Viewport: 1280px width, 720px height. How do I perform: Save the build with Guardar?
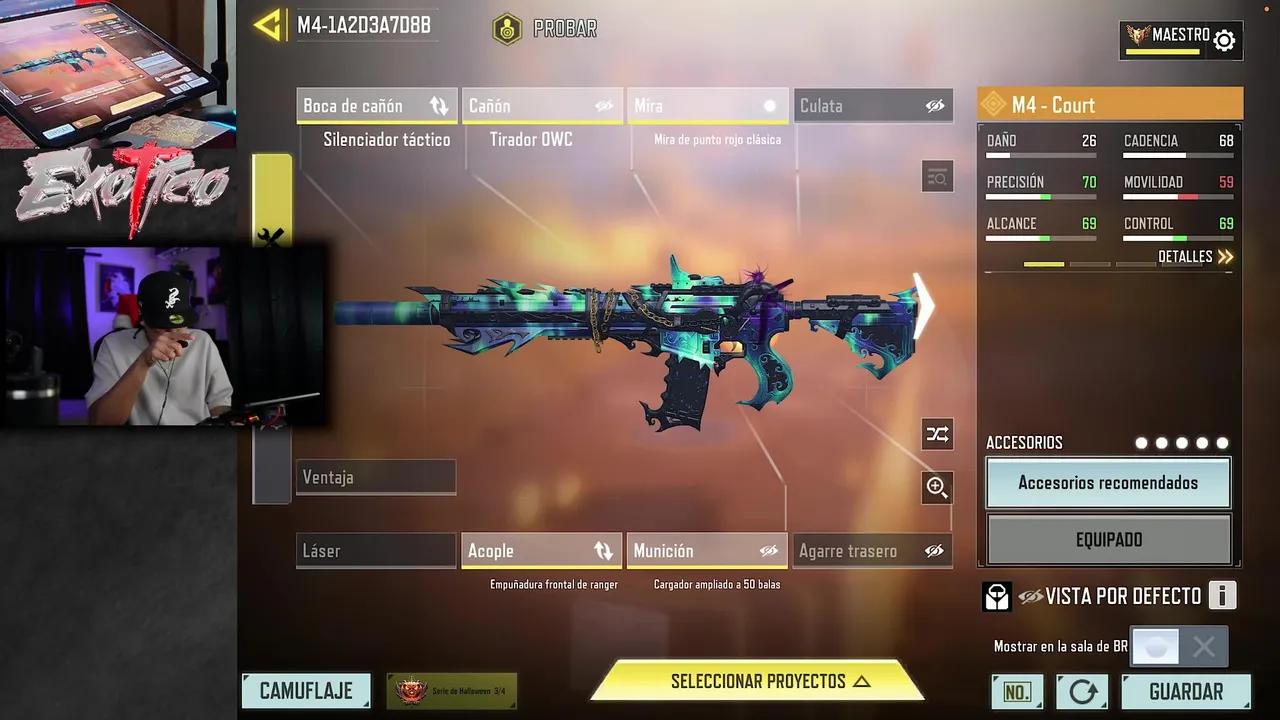pos(1185,691)
